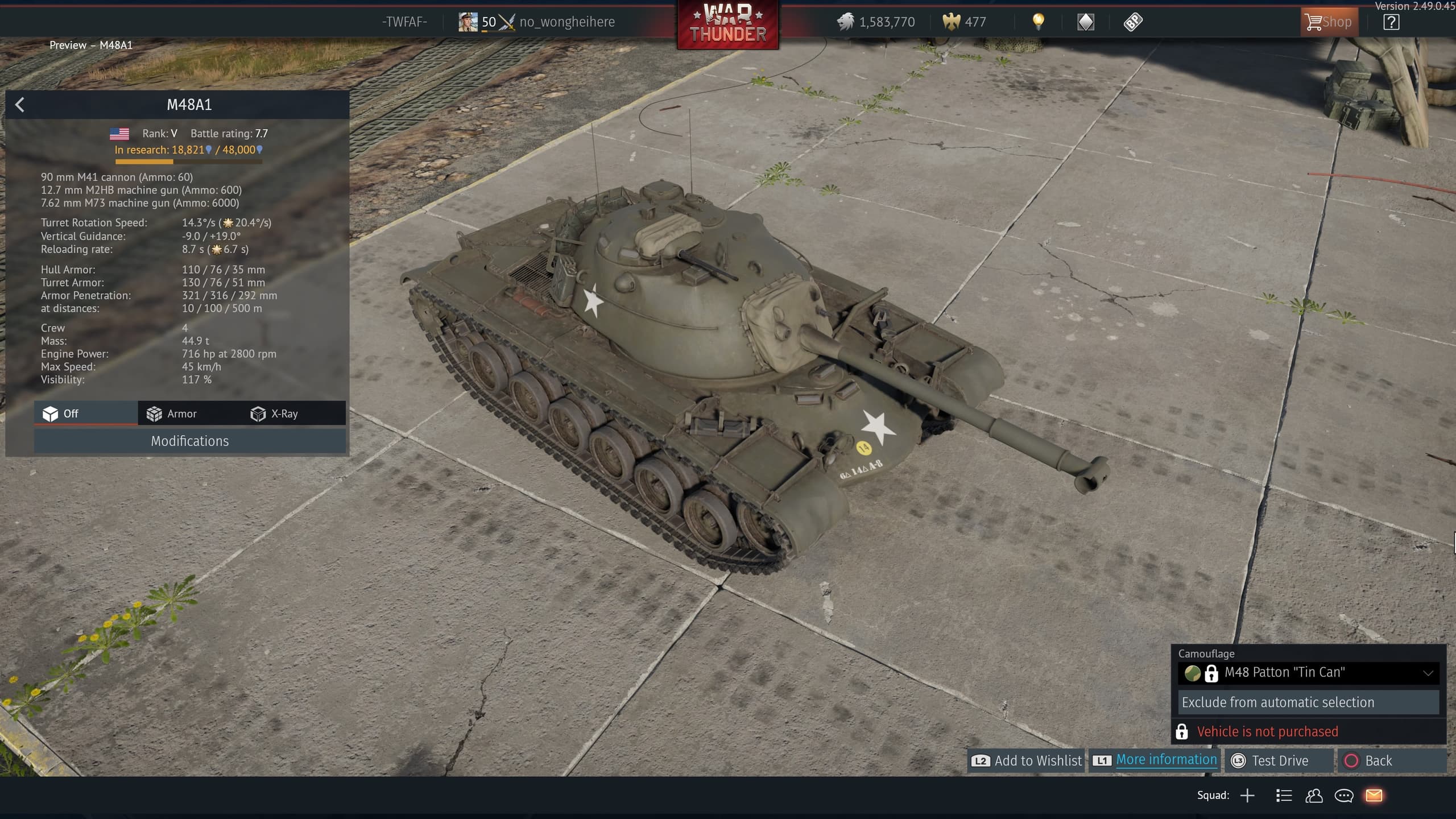Add the M48A1 to Wishlist
1456x819 pixels.
pos(1027,760)
